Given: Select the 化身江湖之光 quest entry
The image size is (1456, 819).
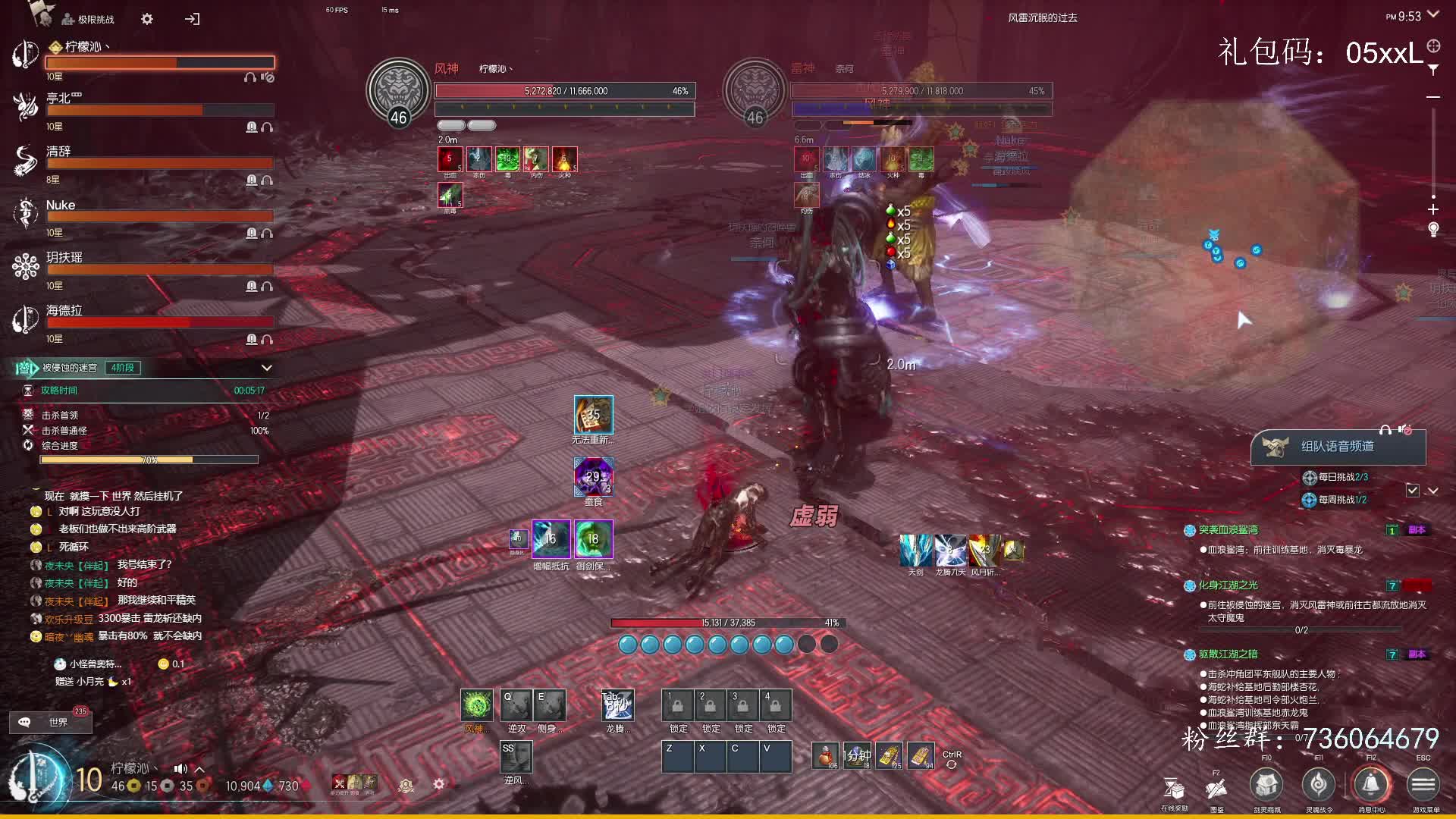Looking at the screenshot, I should (x=1228, y=585).
